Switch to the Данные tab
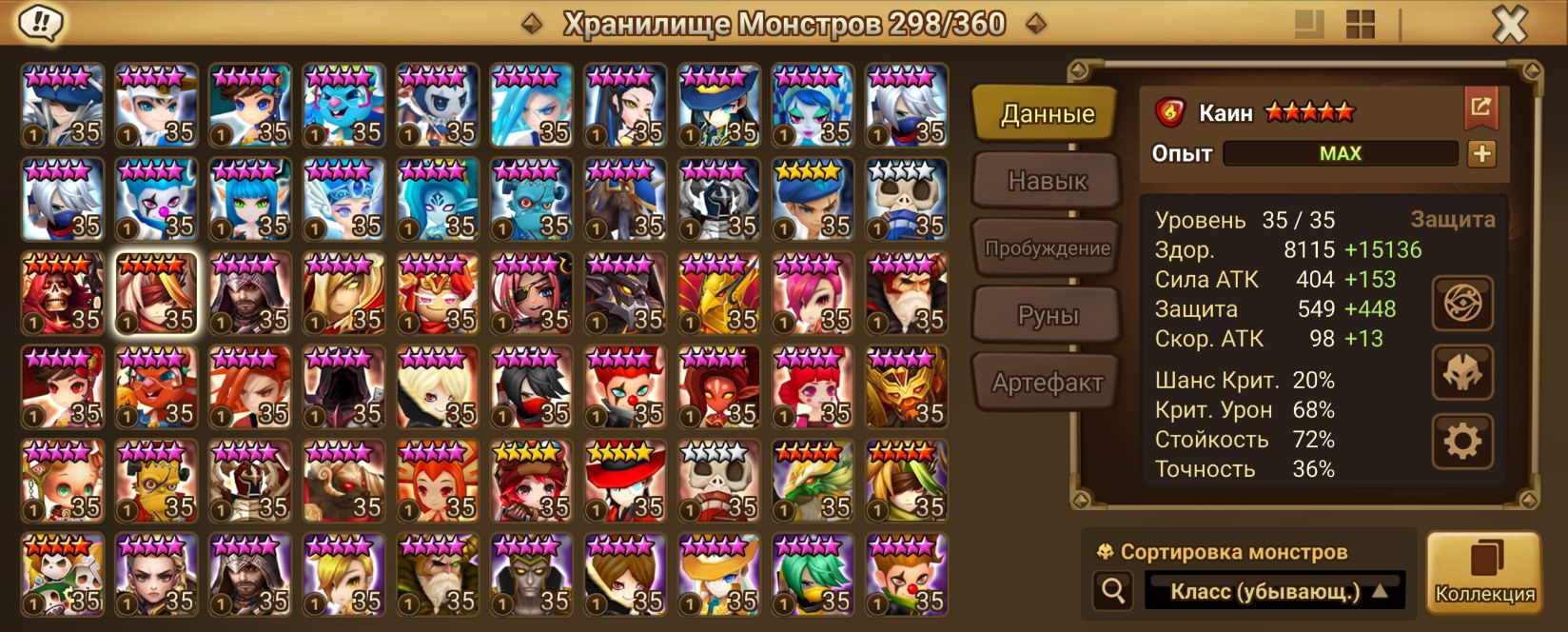This screenshot has width=1568, height=632. (x=1047, y=114)
